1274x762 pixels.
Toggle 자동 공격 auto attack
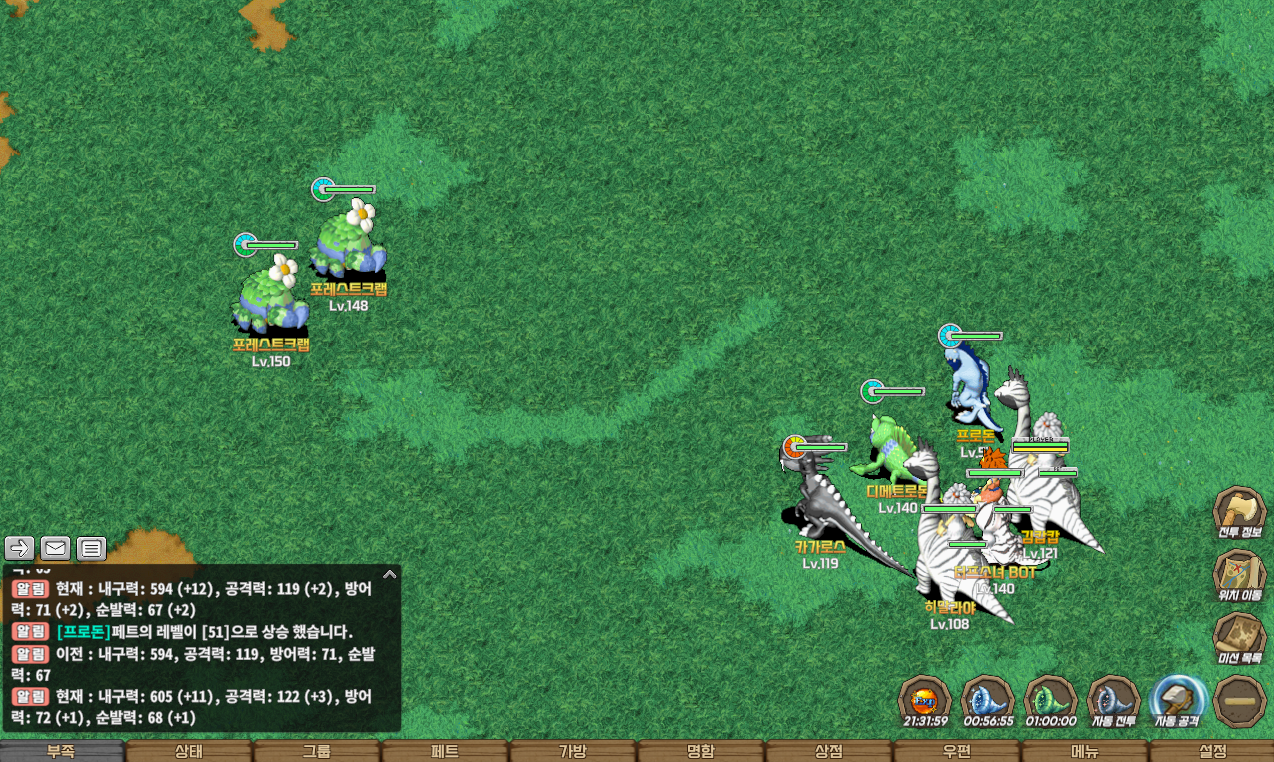[1176, 700]
